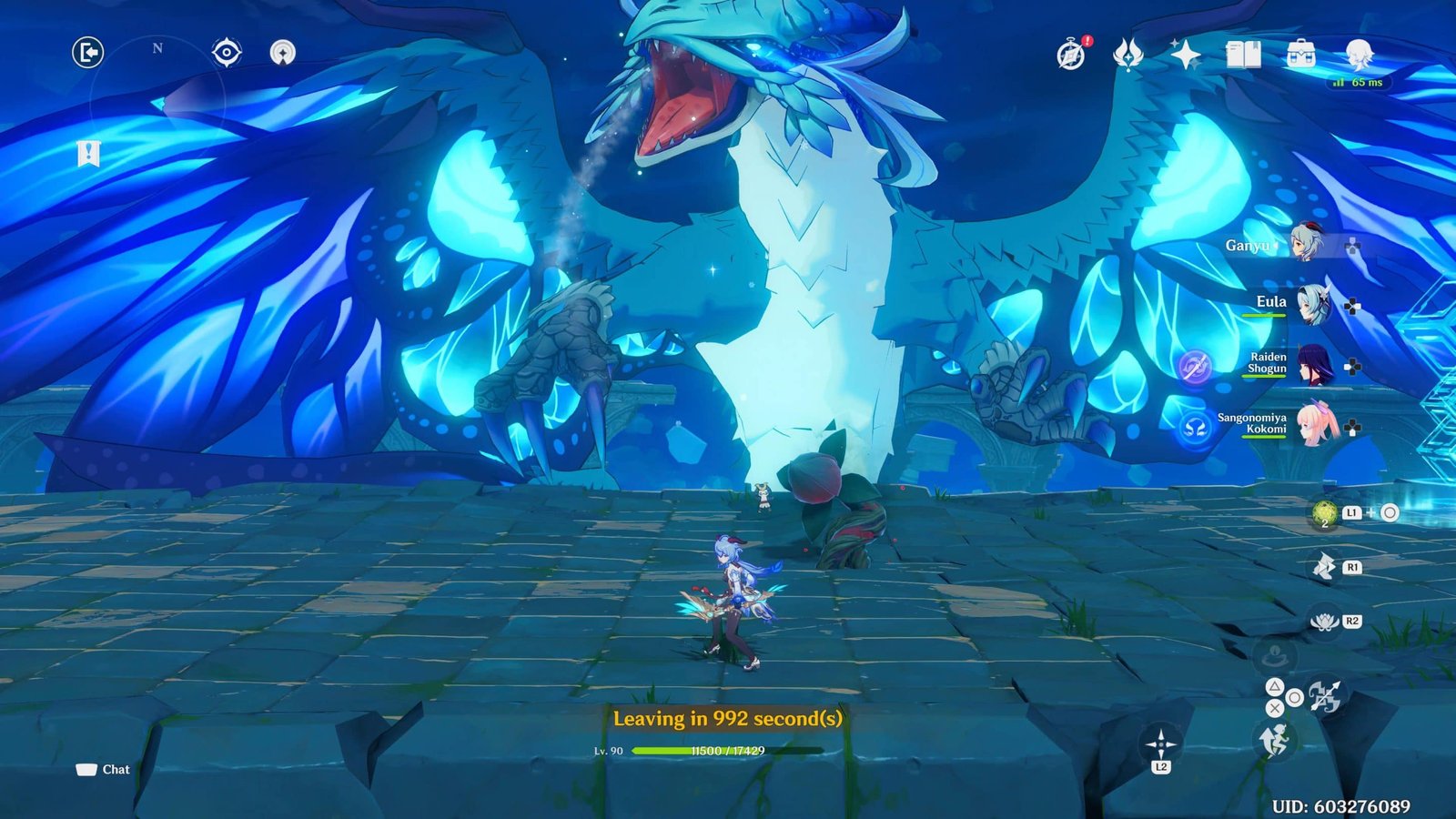The image size is (1456, 819).
Task: Click the bow normal attack icon
Action: [x=1325, y=696]
